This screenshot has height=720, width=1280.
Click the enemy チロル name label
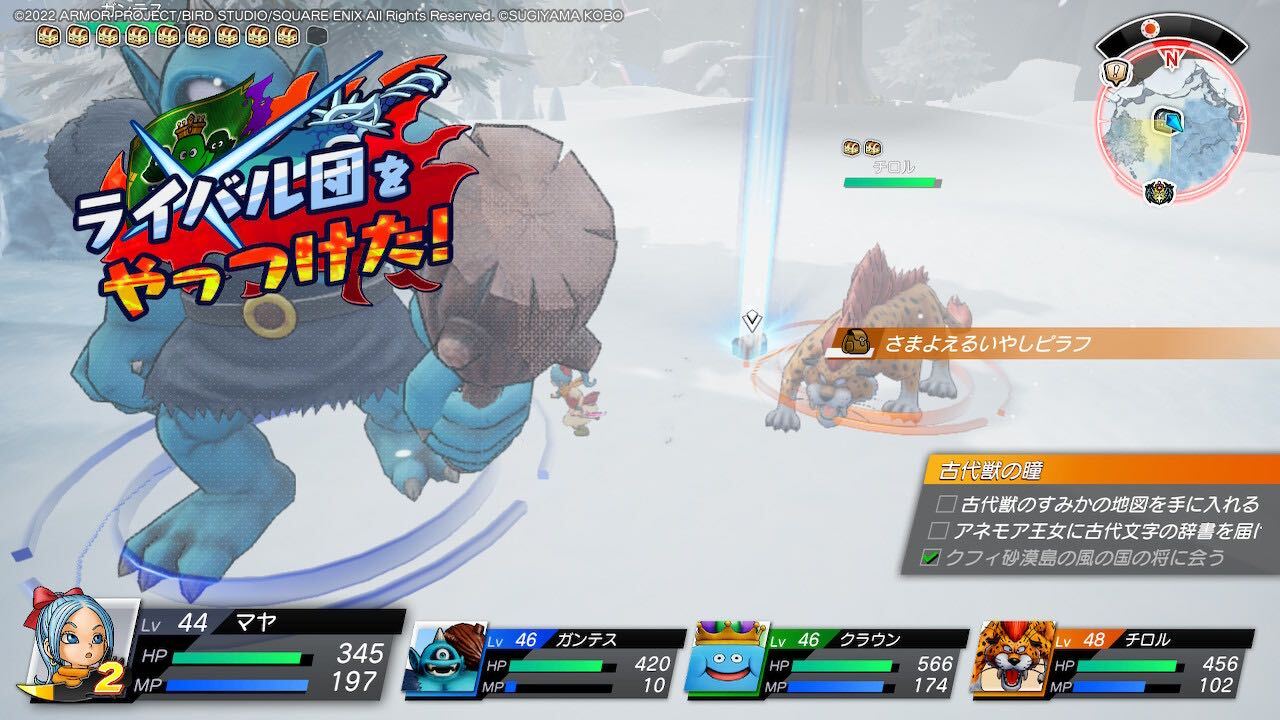895,167
